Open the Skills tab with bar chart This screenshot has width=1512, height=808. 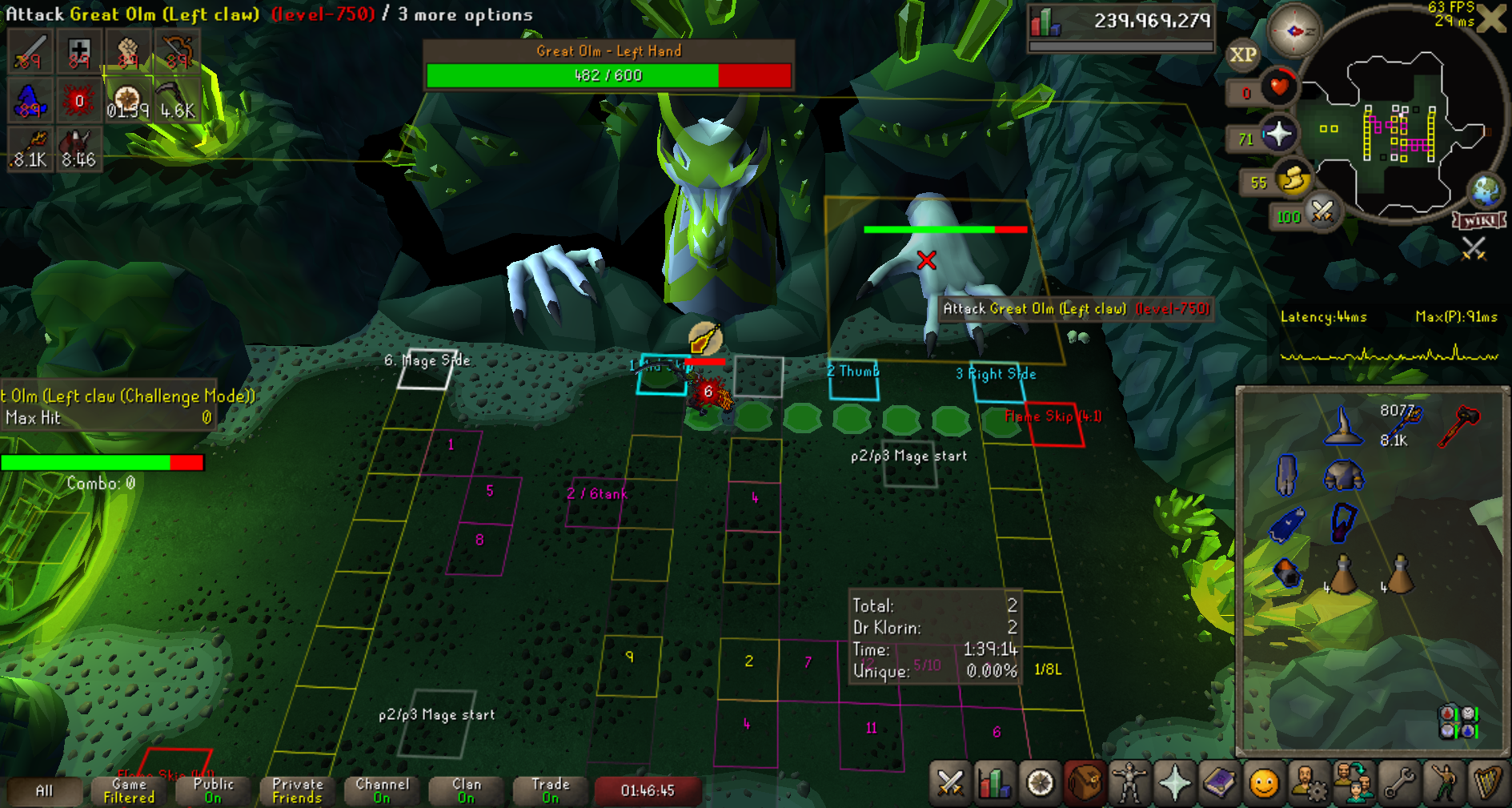tap(995, 782)
